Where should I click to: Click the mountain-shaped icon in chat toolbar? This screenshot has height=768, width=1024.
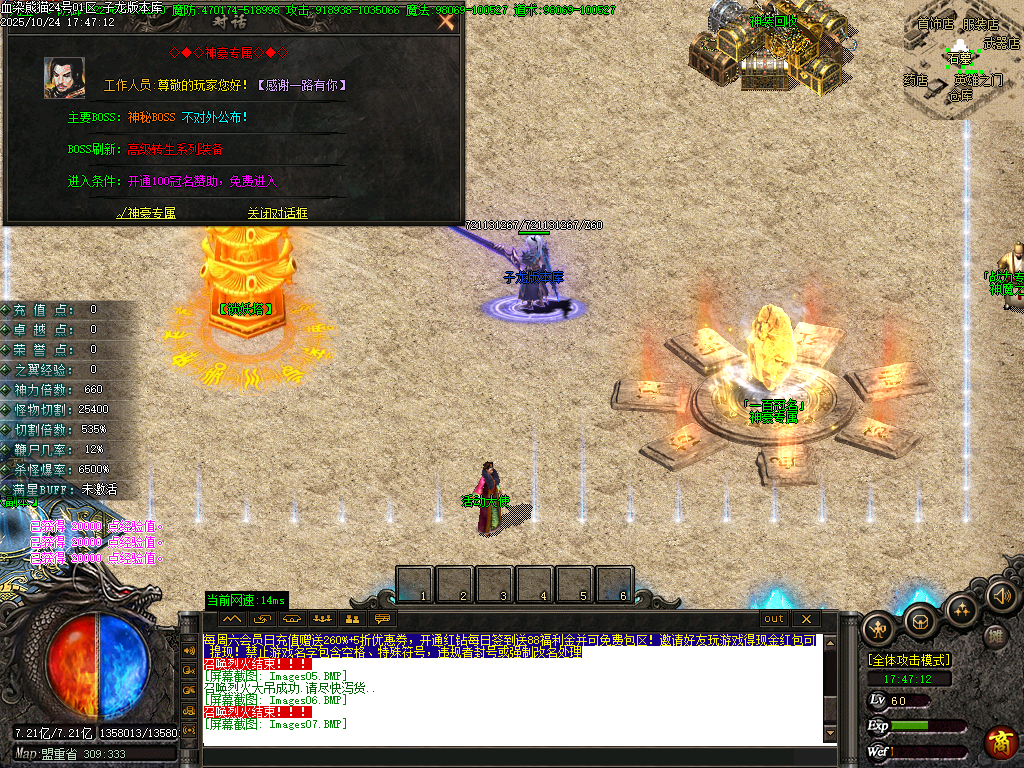coord(232,619)
